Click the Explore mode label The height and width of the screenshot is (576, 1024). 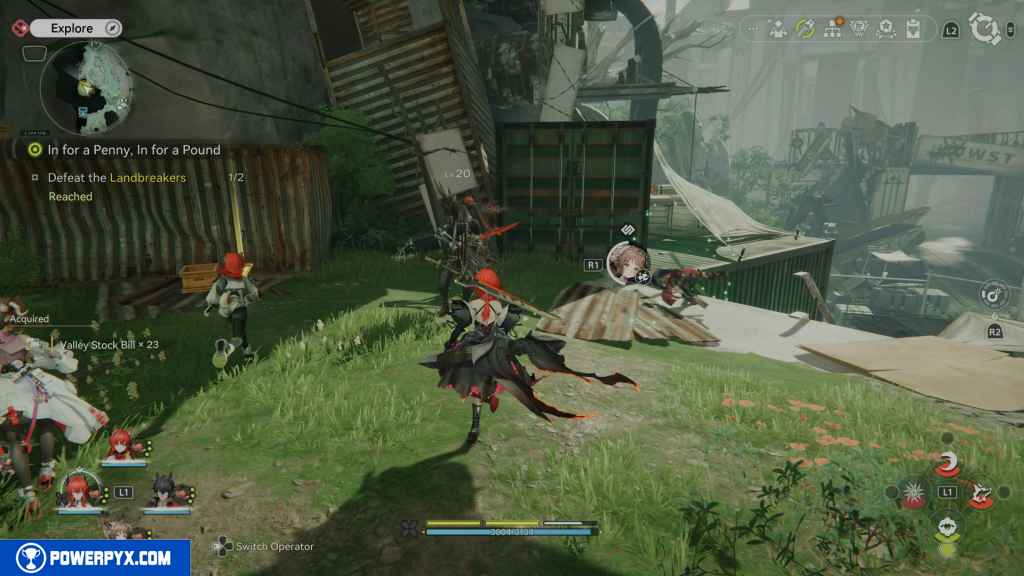(72, 29)
